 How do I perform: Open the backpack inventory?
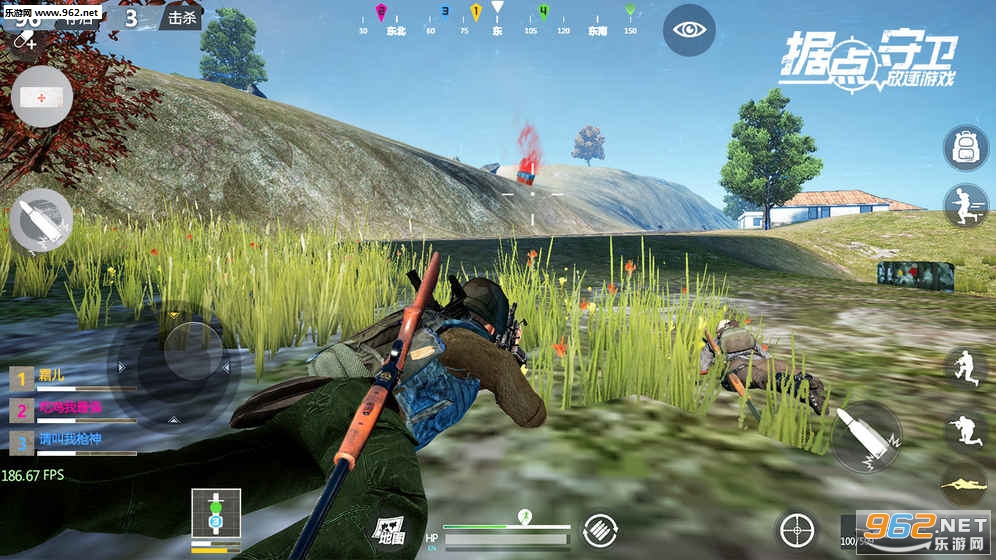coord(965,148)
